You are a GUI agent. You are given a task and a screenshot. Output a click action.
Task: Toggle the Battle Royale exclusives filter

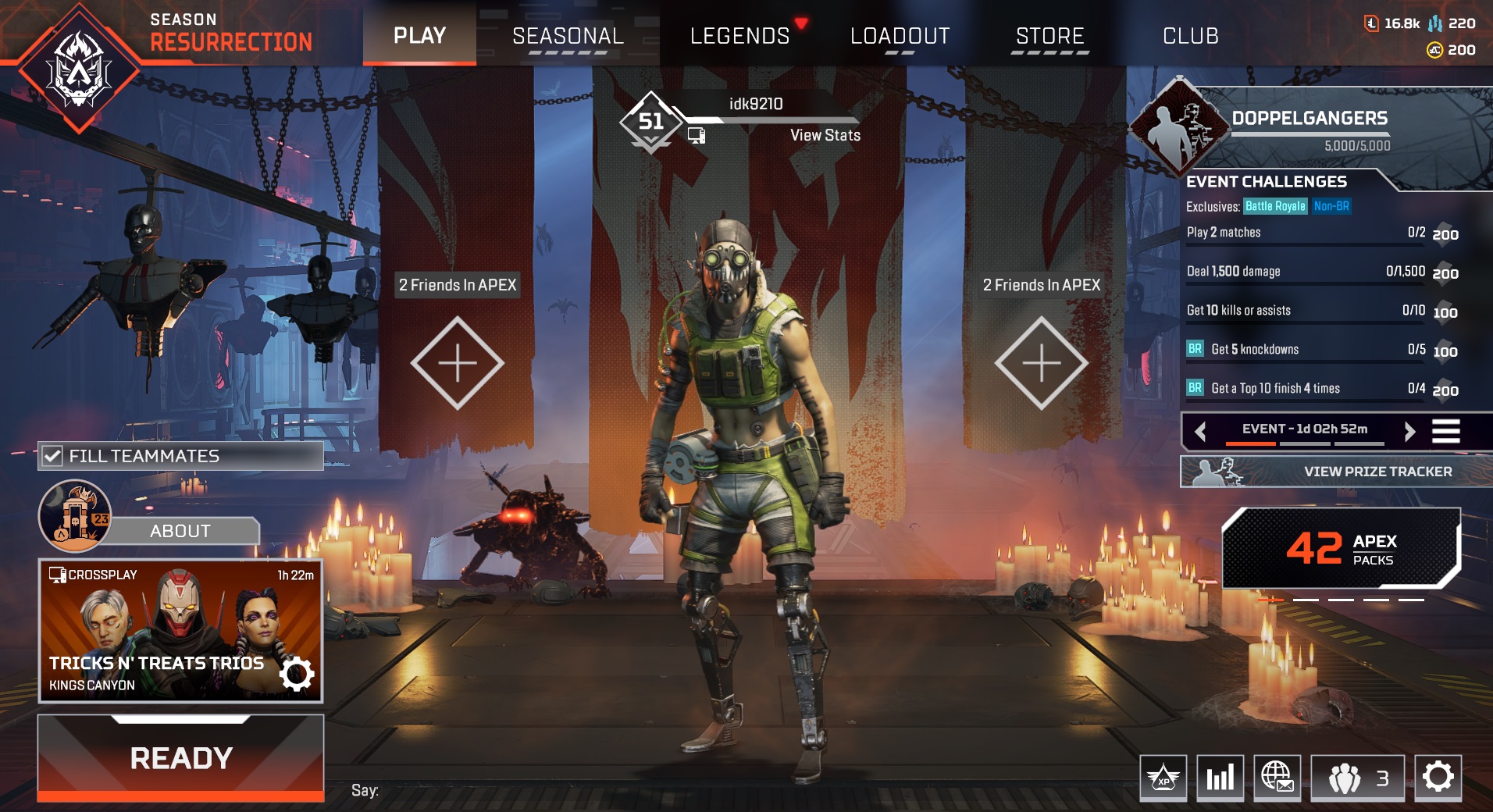point(1274,207)
